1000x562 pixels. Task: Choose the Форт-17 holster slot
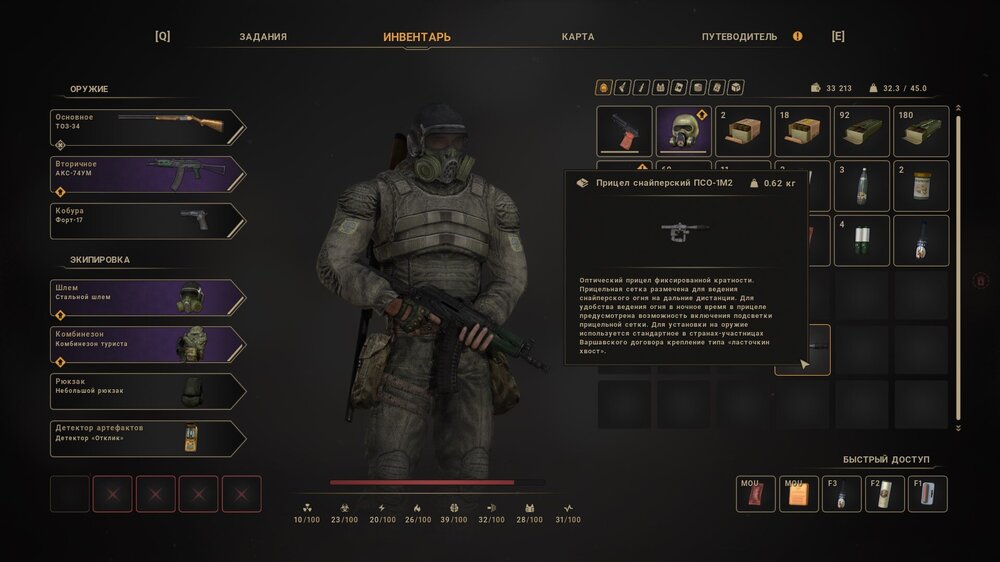coord(147,221)
